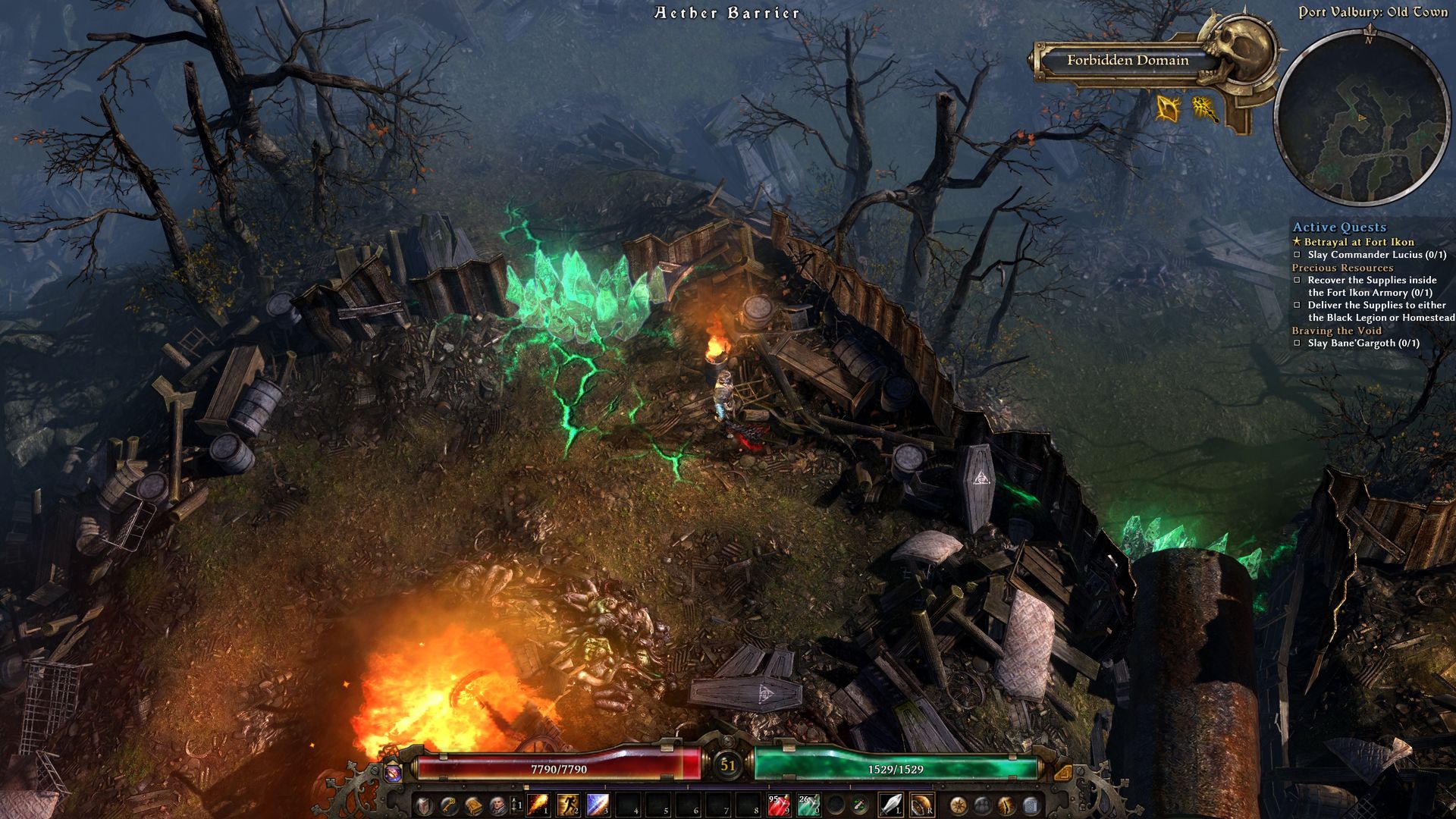Activate the running figure skill in slot 2
The image size is (1456, 819).
click(x=567, y=805)
